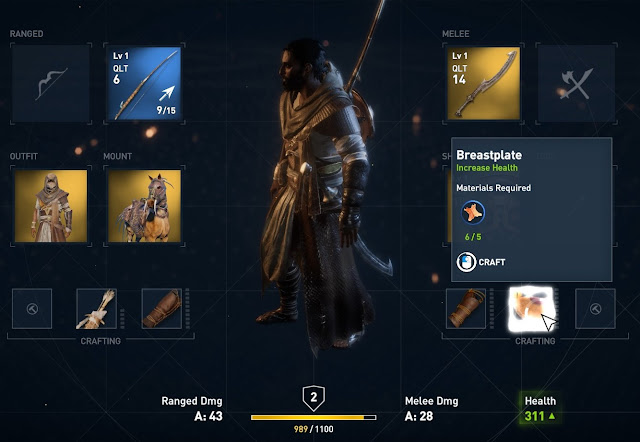Open the Mount slot with the horse
Screen dimensions: 640x442
(x=144, y=205)
